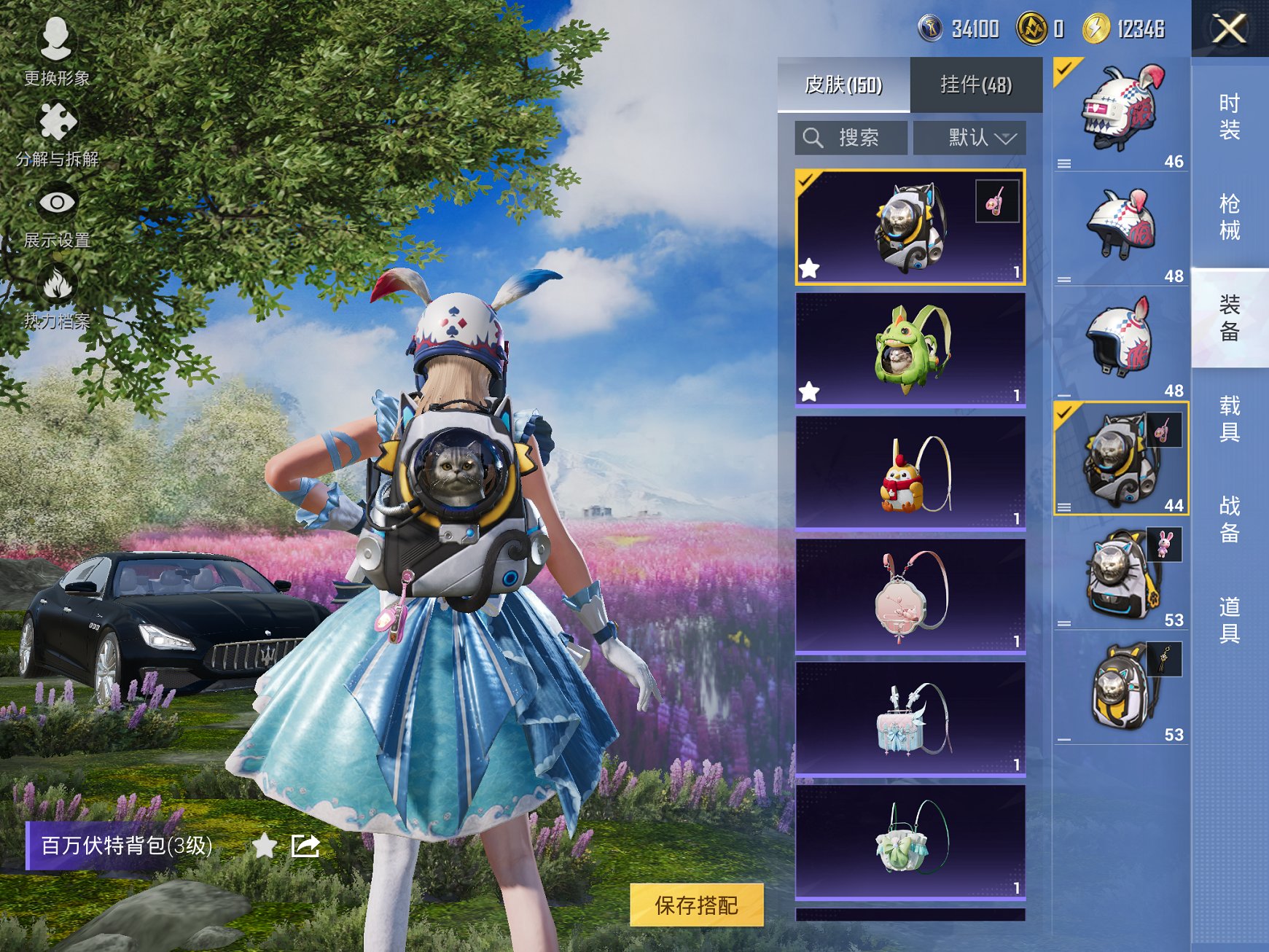1269x952 pixels.
Task: Open 展示设置 display settings
Action: (x=57, y=215)
